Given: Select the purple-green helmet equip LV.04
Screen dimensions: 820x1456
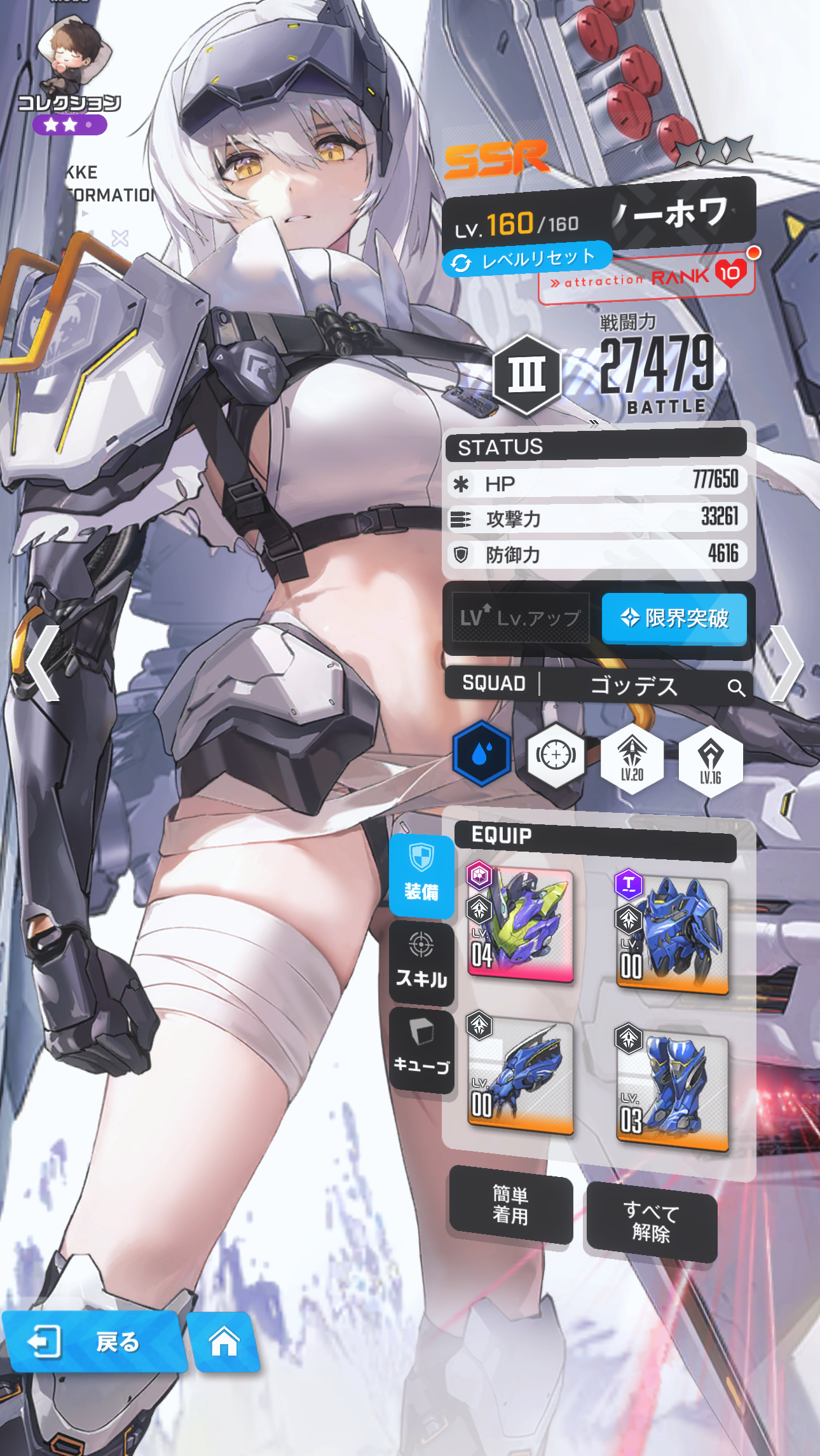Looking at the screenshot, I should pos(521,925).
